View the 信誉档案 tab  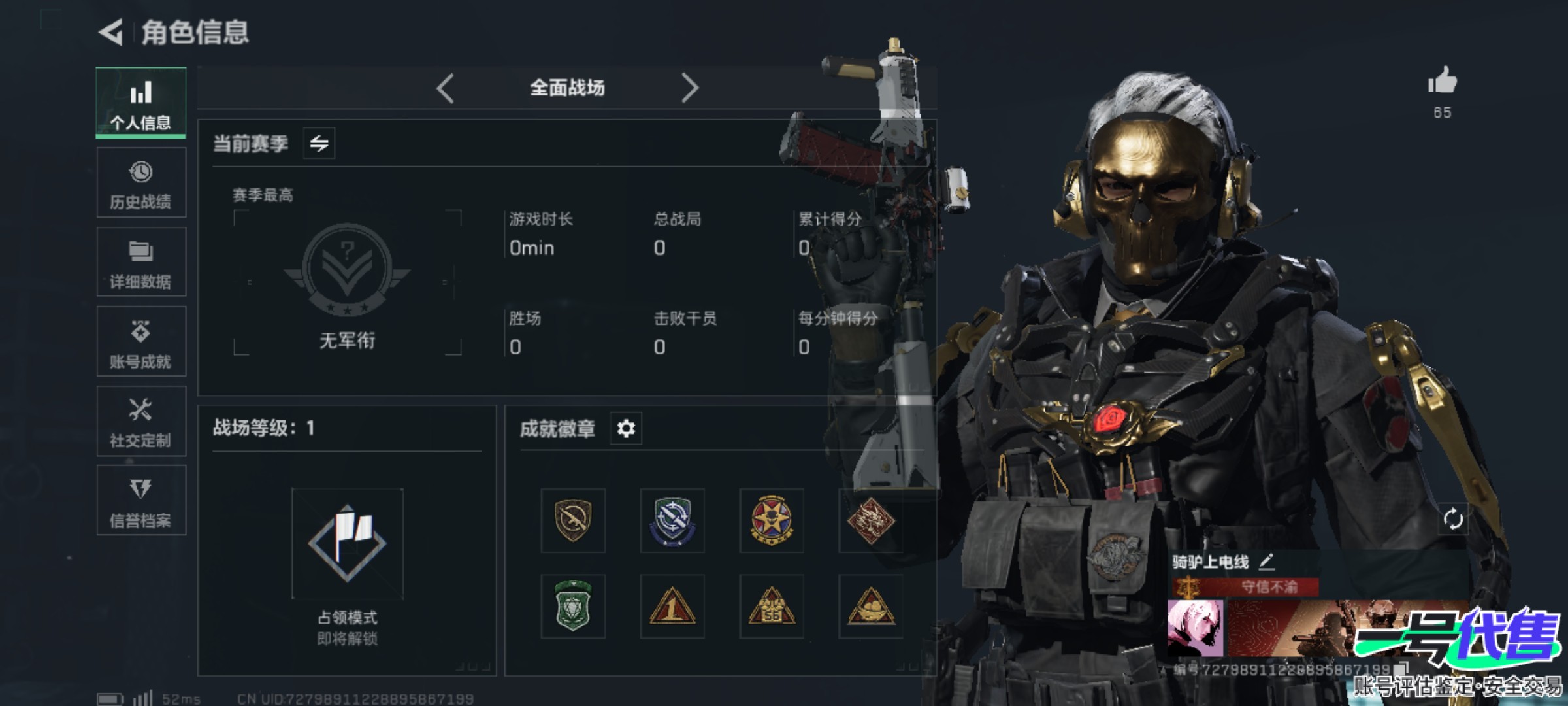point(141,501)
